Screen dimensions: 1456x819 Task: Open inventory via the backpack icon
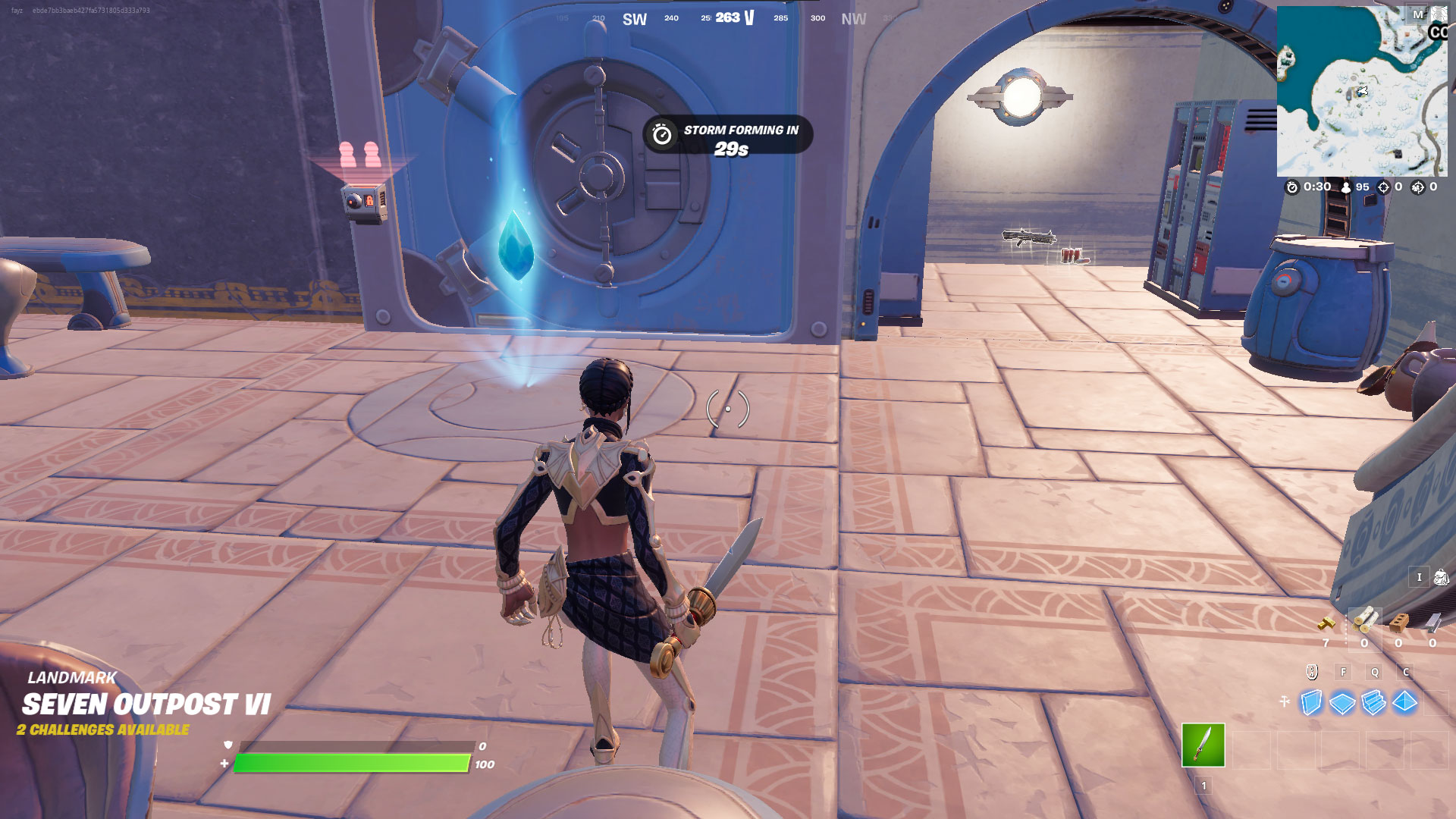pos(1443,578)
